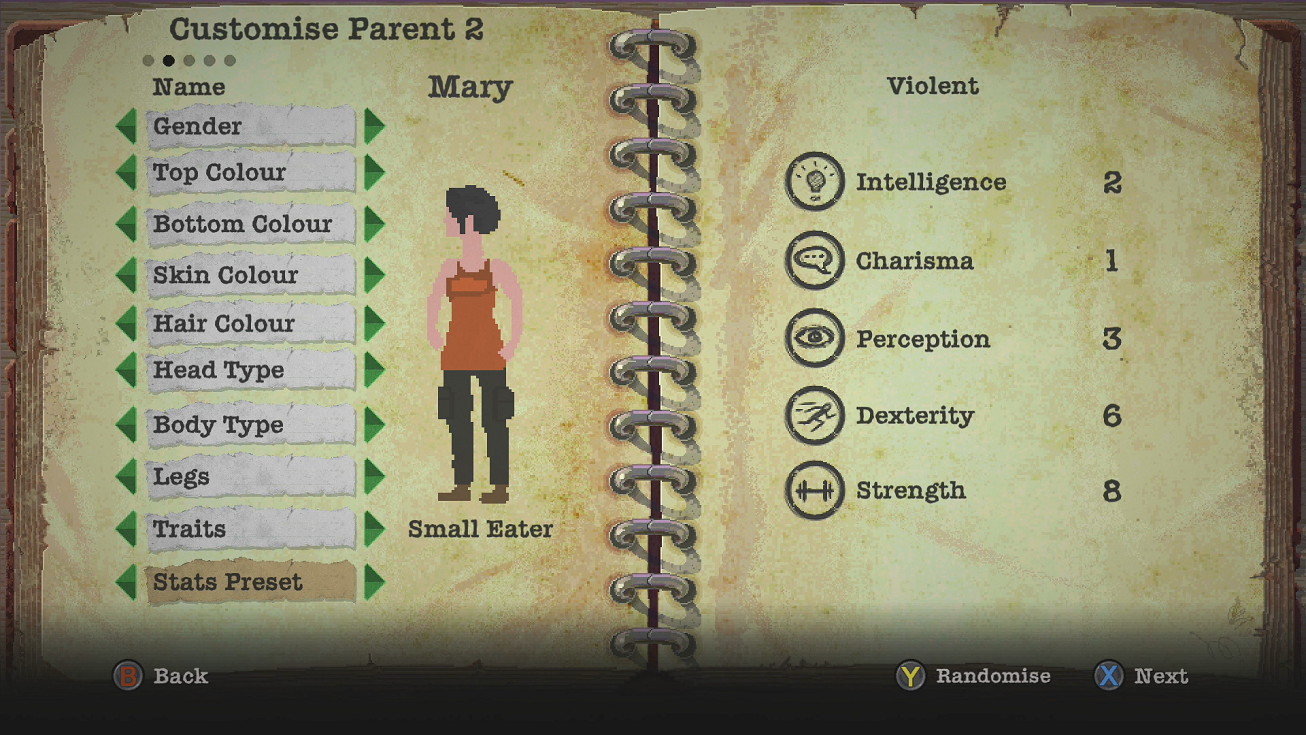Select the Stats Preset row
The image size is (1306, 735).
click(250, 581)
